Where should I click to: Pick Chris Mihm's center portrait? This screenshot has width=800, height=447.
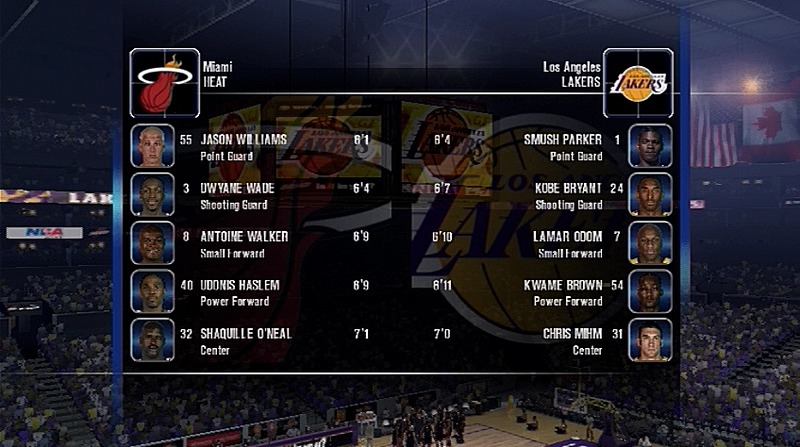tap(649, 340)
